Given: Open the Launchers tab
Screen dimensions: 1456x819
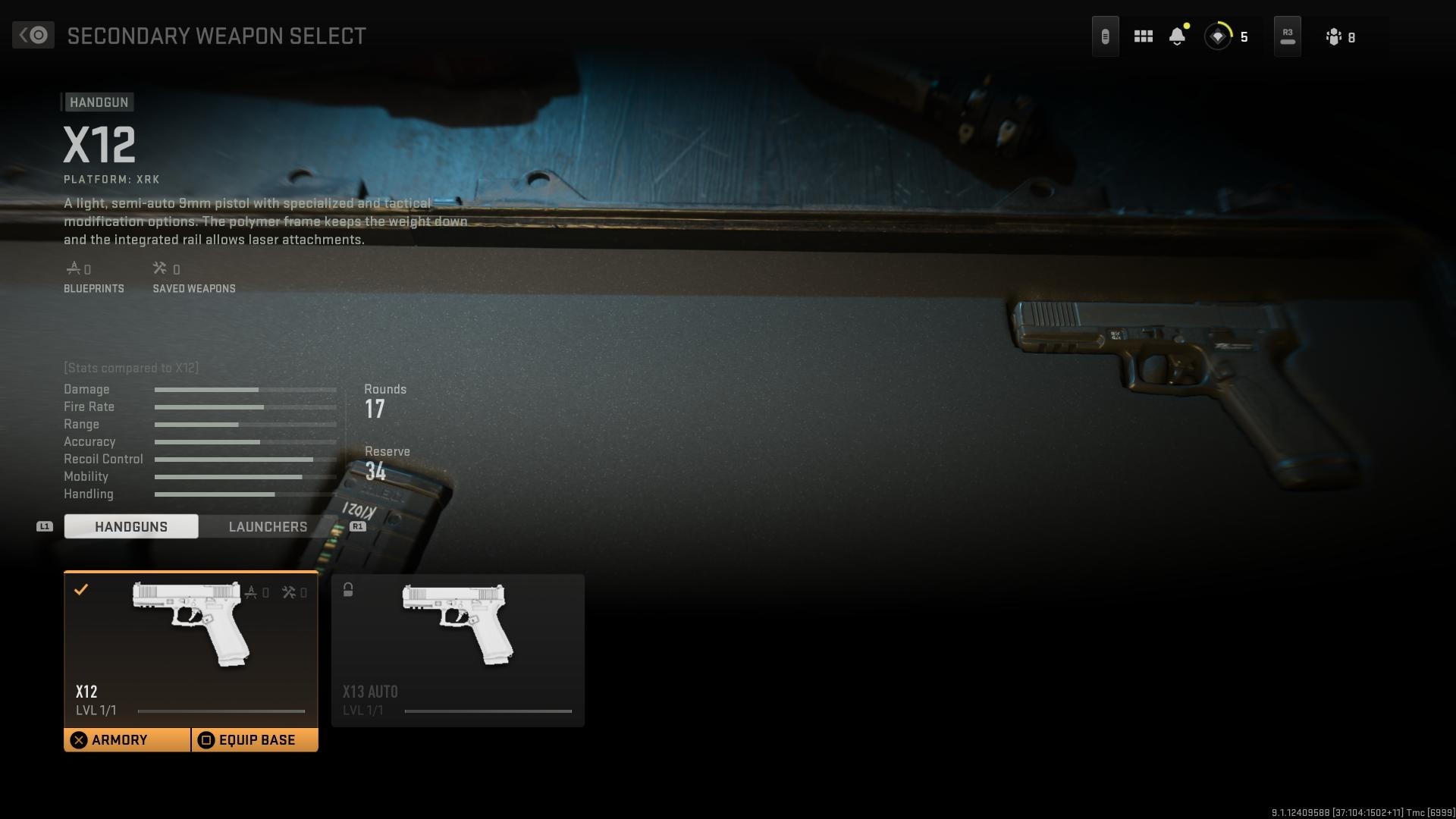Looking at the screenshot, I should tap(268, 526).
